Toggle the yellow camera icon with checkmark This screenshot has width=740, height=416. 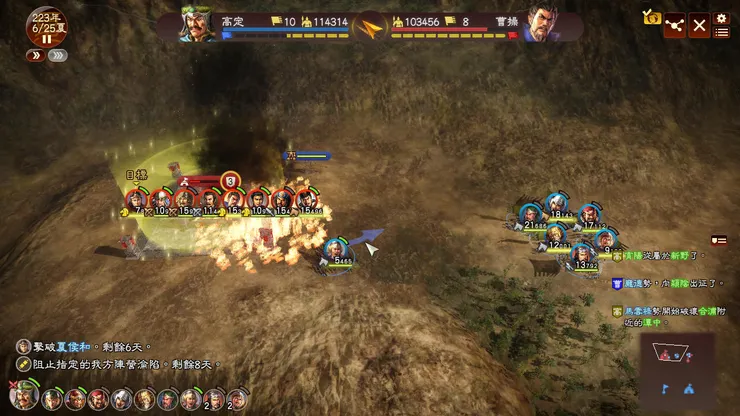pyautogui.click(x=652, y=18)
